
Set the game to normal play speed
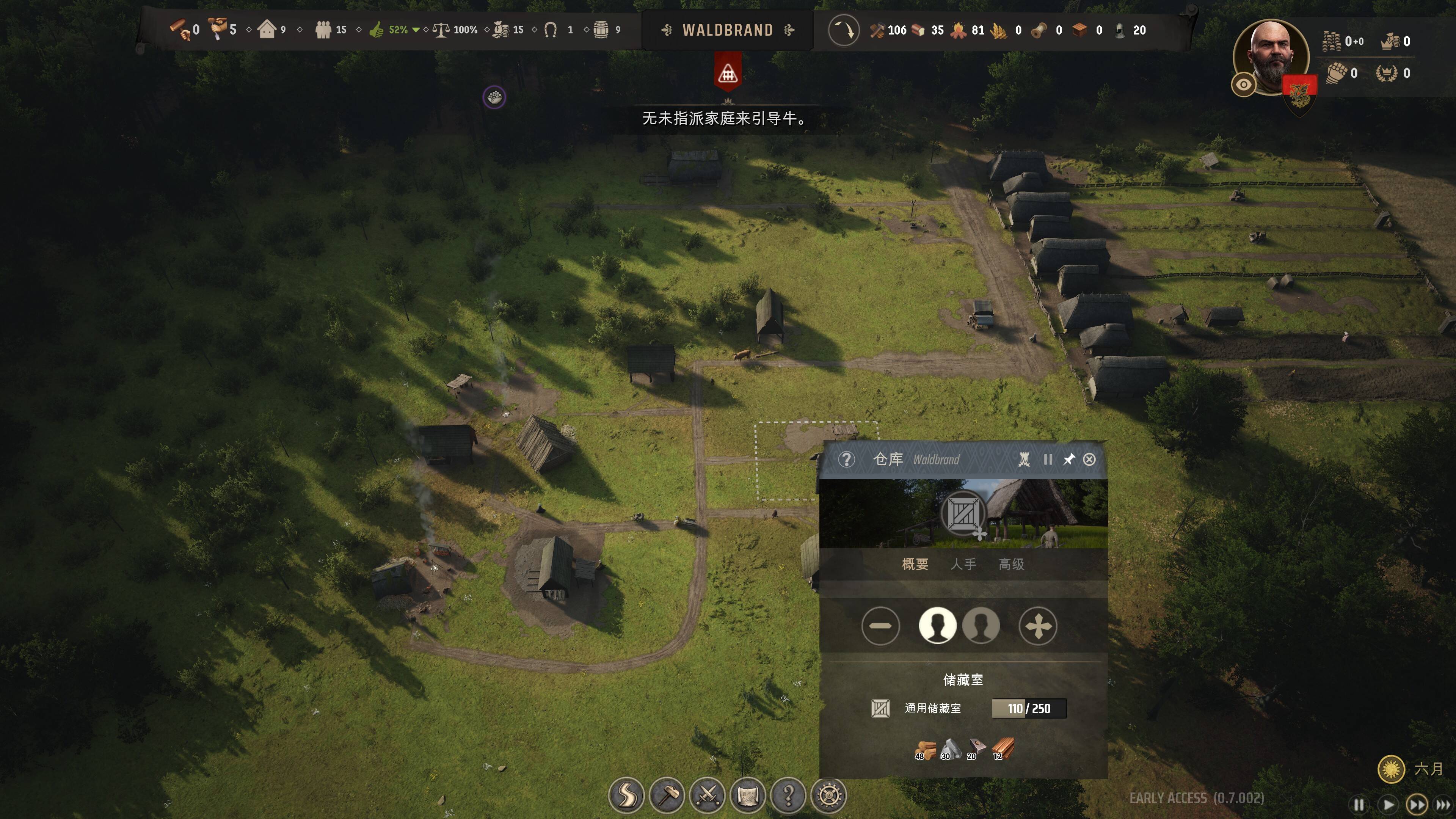1388,804
